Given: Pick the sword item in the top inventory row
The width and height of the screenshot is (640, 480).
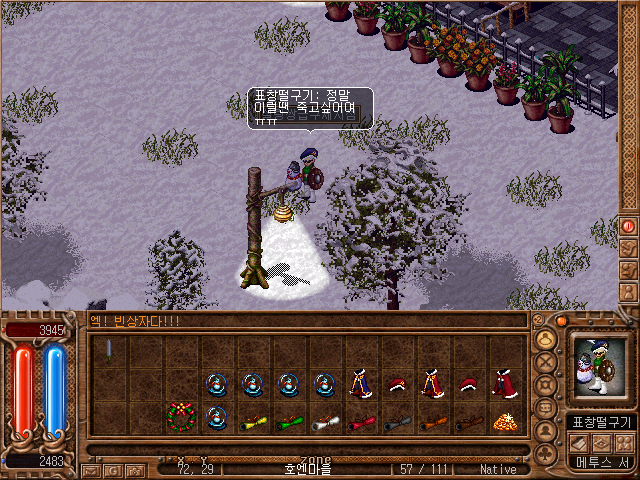Looking at the screenshot, I should tap(109, 351).
